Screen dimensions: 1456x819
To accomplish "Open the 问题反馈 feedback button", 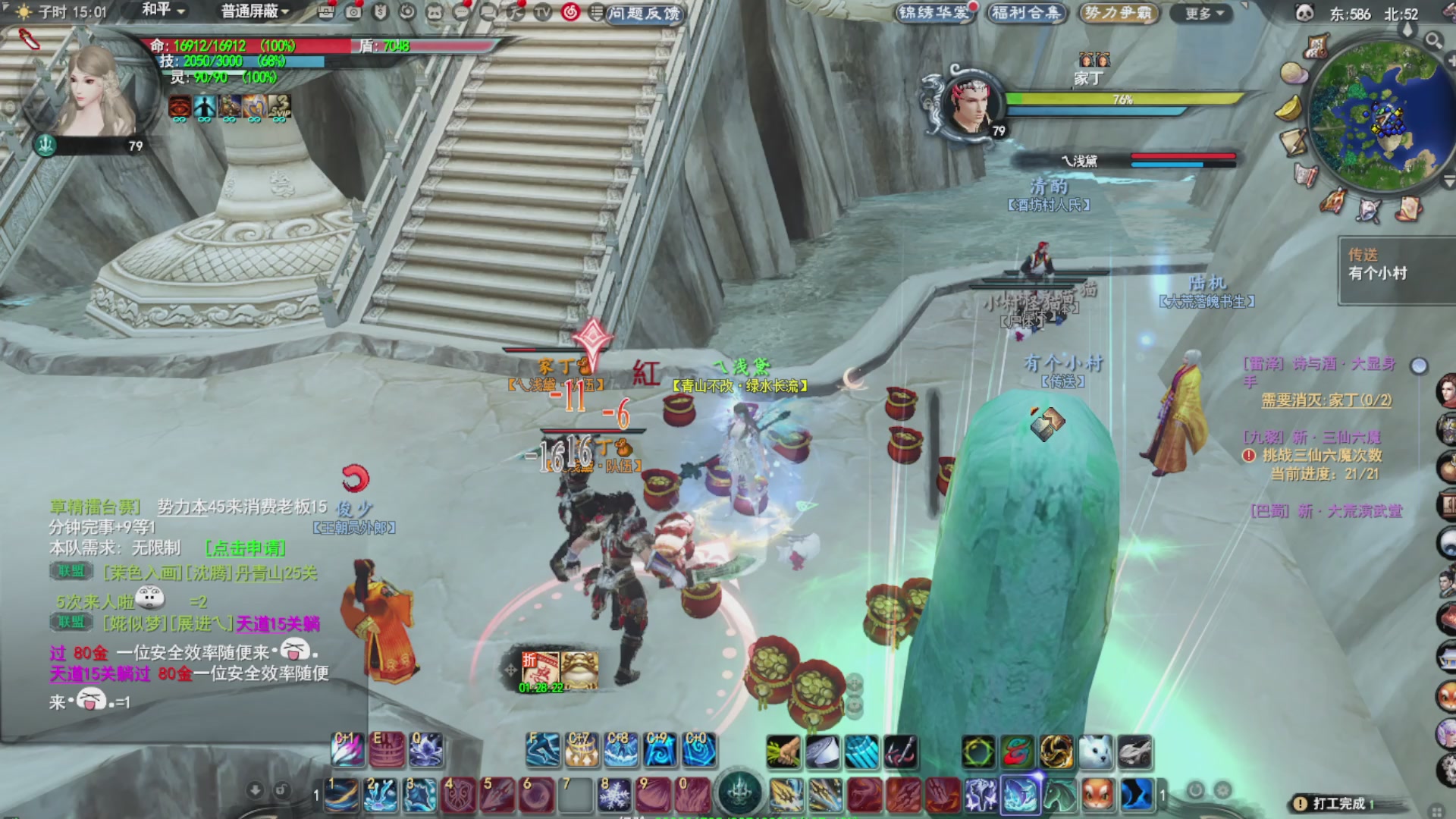I will click(644, 13).
